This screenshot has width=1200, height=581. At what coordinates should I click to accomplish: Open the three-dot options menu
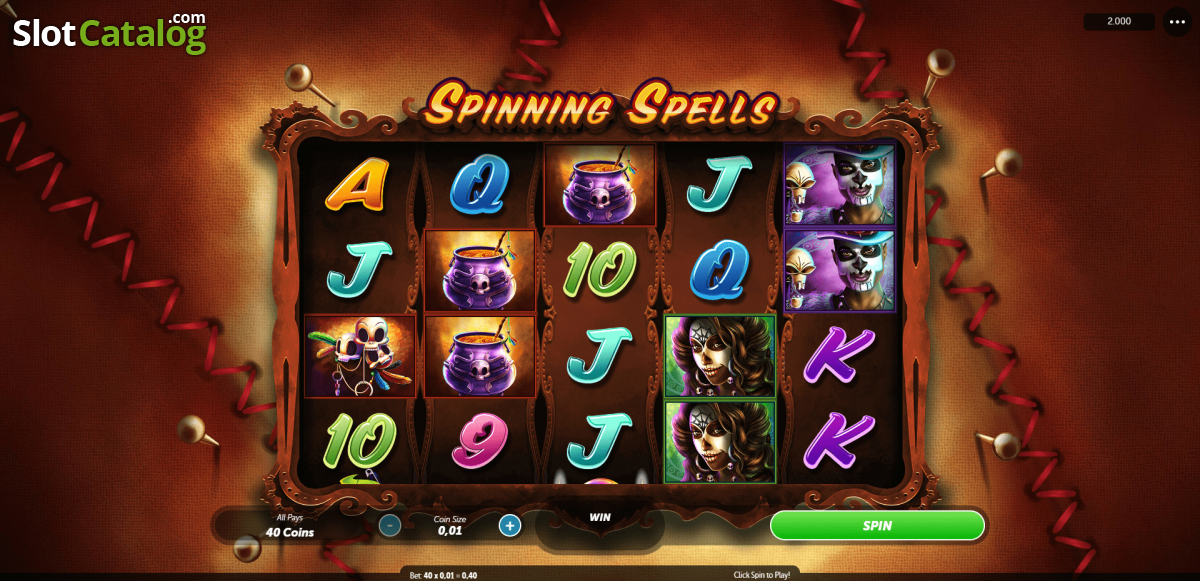(x=1176, y=21)
